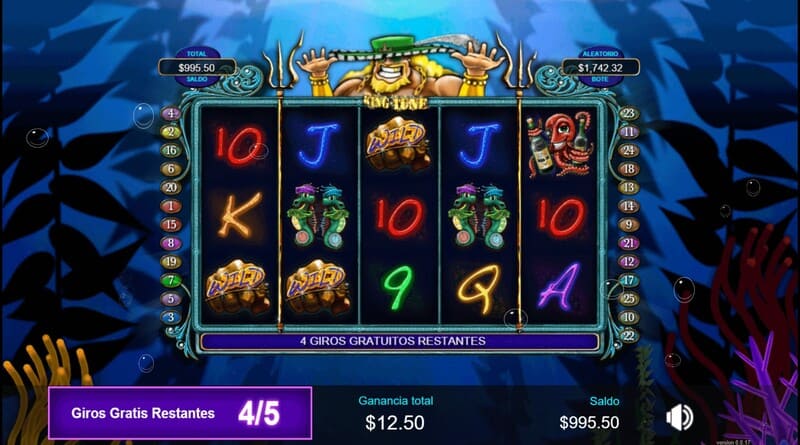Highlight payline 19 marker
This screenshot has height=445, width=800.
pyautogui.click(x=171, y=261)
